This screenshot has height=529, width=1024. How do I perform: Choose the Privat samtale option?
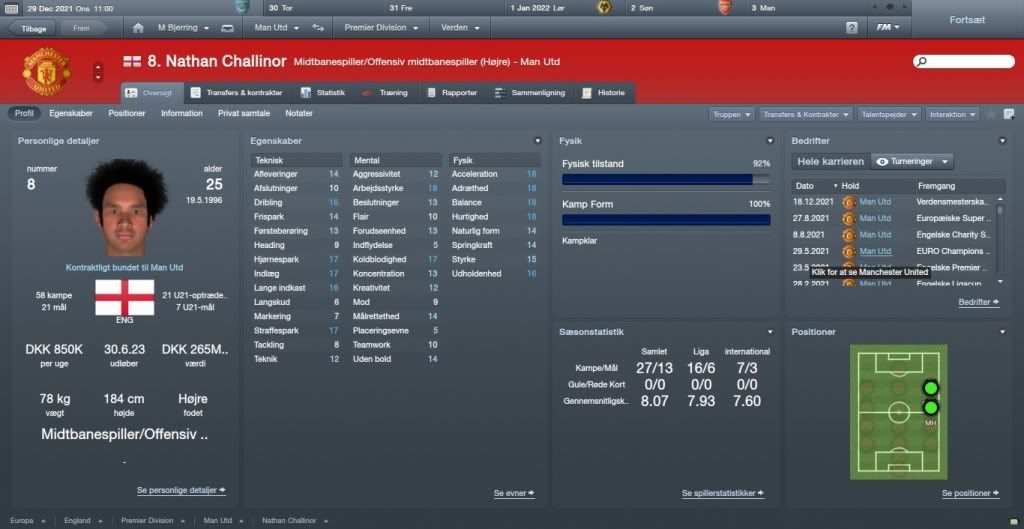pyautogui.click(x=244, y=113)
